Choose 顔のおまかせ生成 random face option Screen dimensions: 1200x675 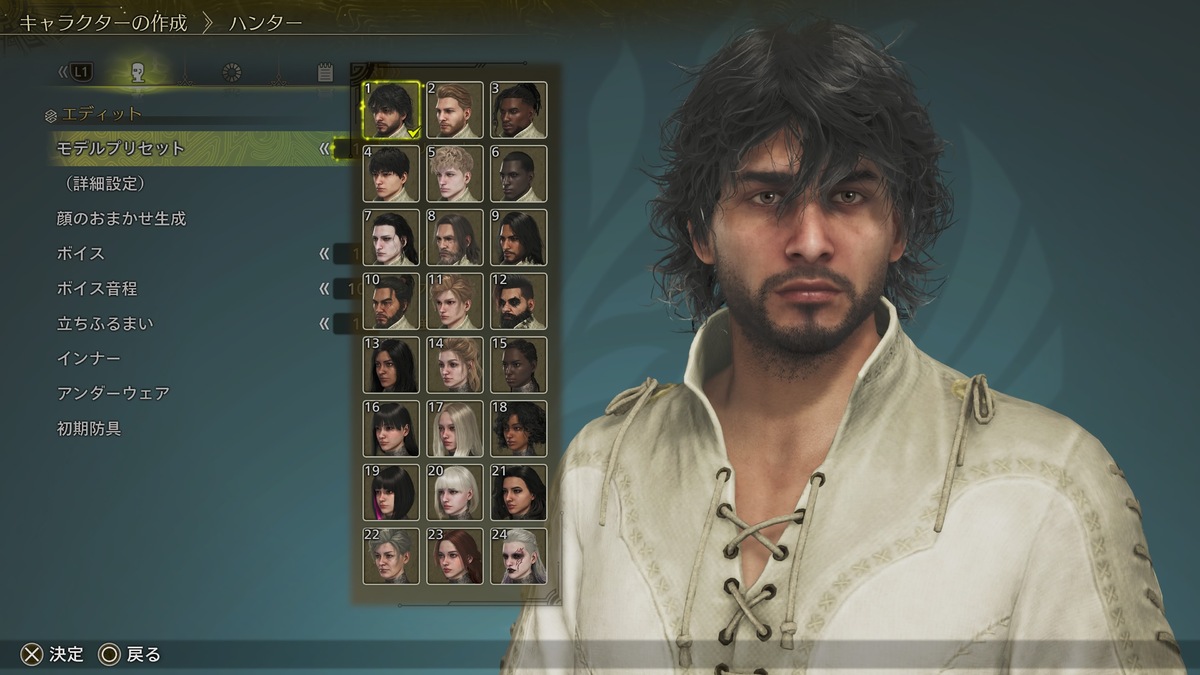(121, 218)
